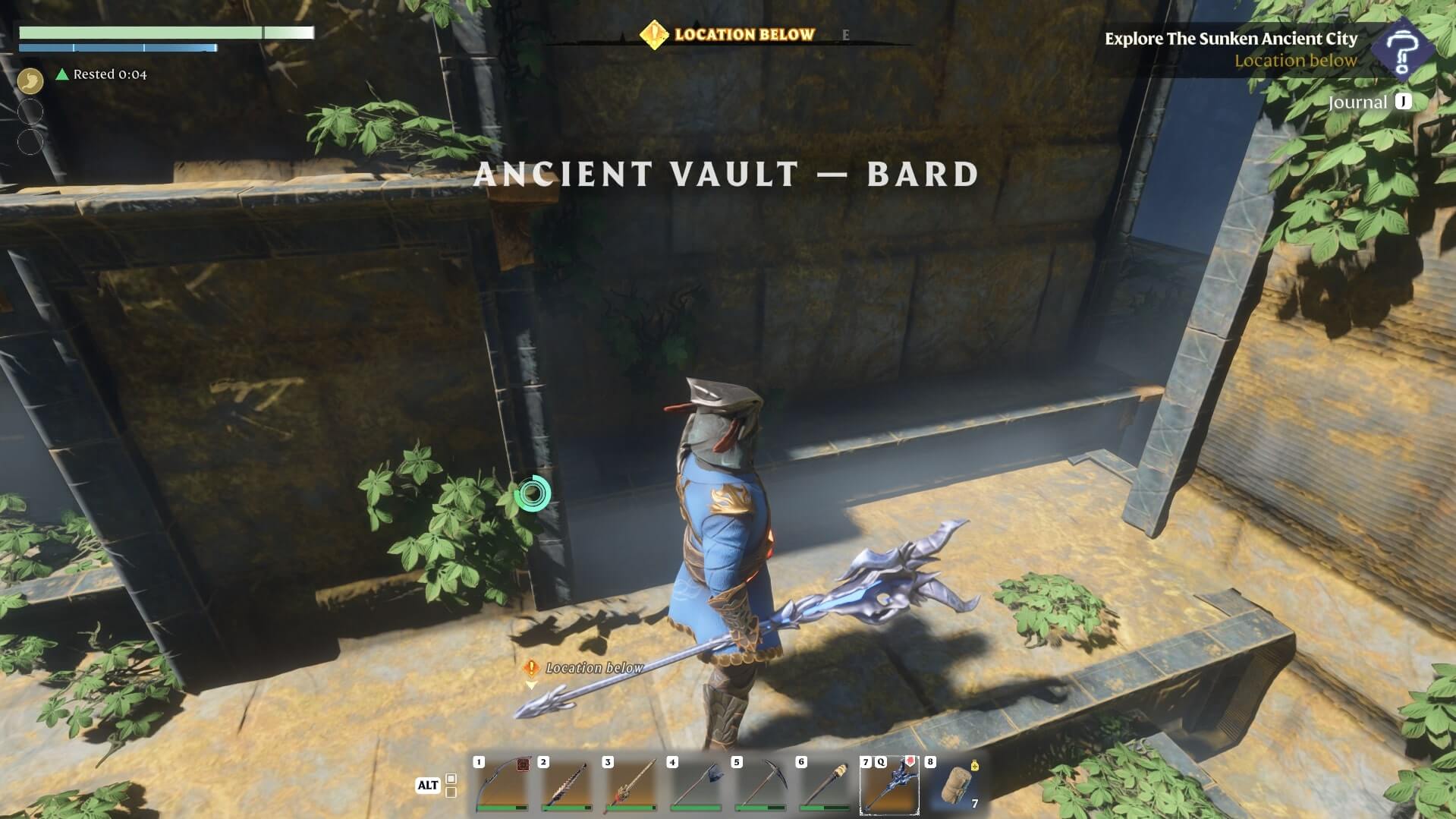Select the bow in hotbar slot 1
Image resolution: width=1456 pixels, height=819 pixels.
pos(502,785)
